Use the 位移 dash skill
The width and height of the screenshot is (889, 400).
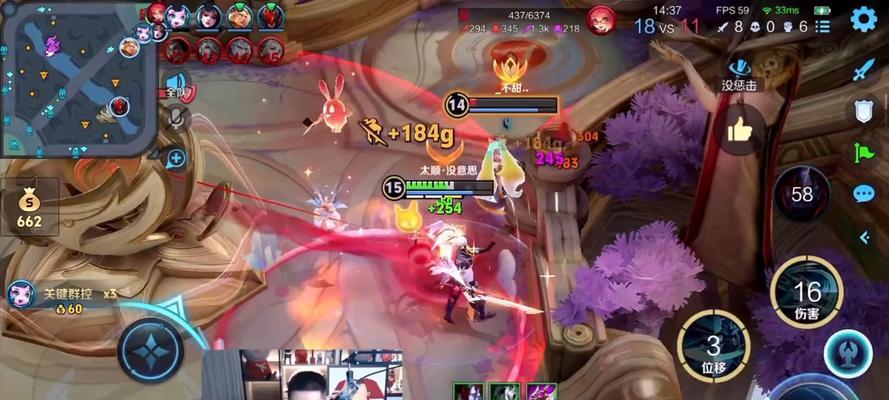[712, 345]
